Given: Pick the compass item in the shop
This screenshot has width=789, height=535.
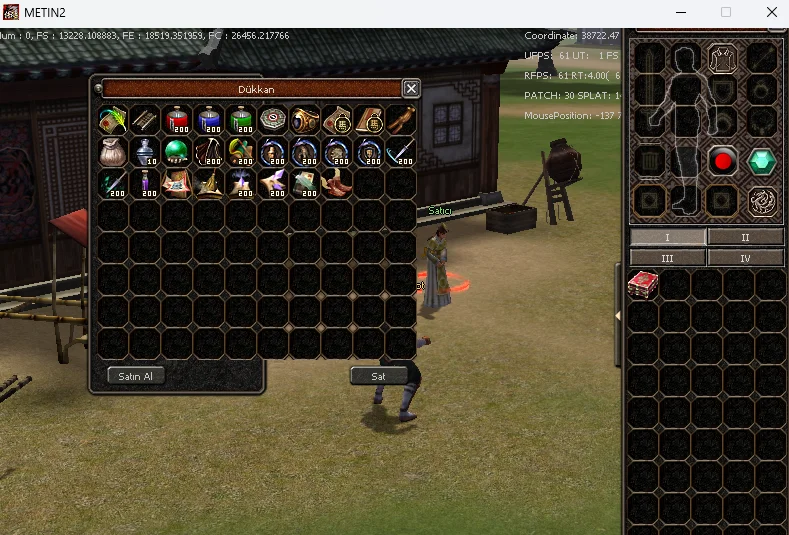Looking at the screenshot, I should 273,120.
